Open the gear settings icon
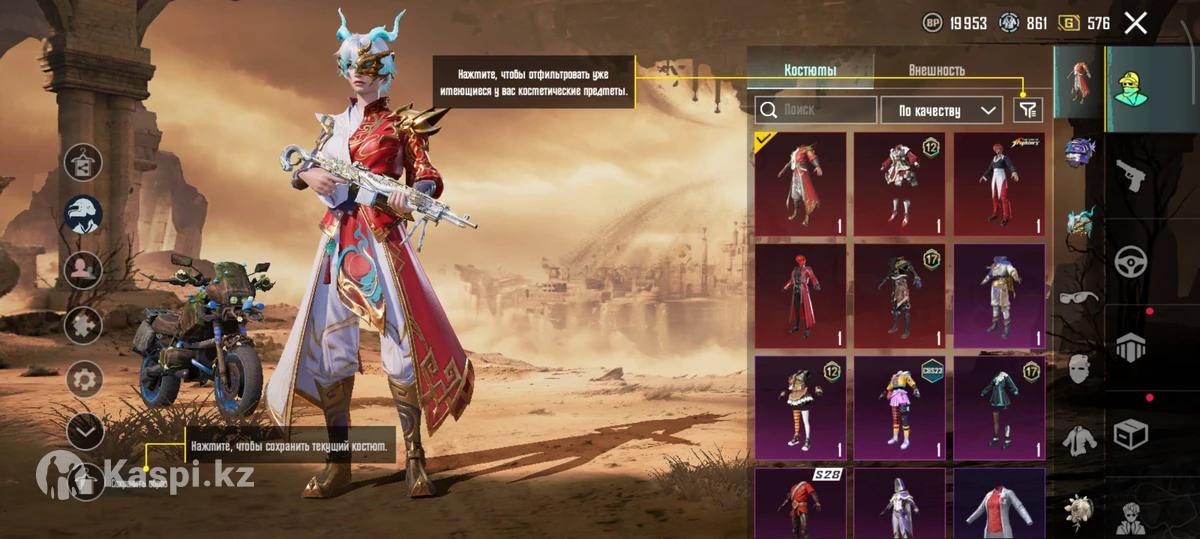This screenshot has height=539, width=1200. coord(85,379)
